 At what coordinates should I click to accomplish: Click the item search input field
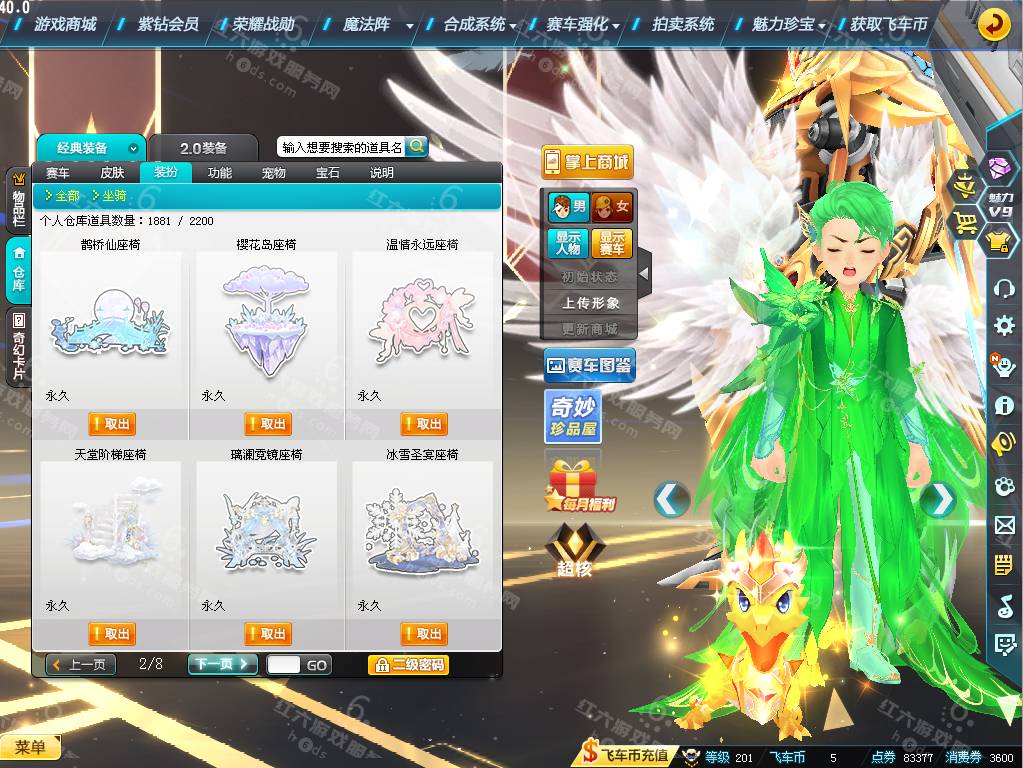[x=341, y=147]
